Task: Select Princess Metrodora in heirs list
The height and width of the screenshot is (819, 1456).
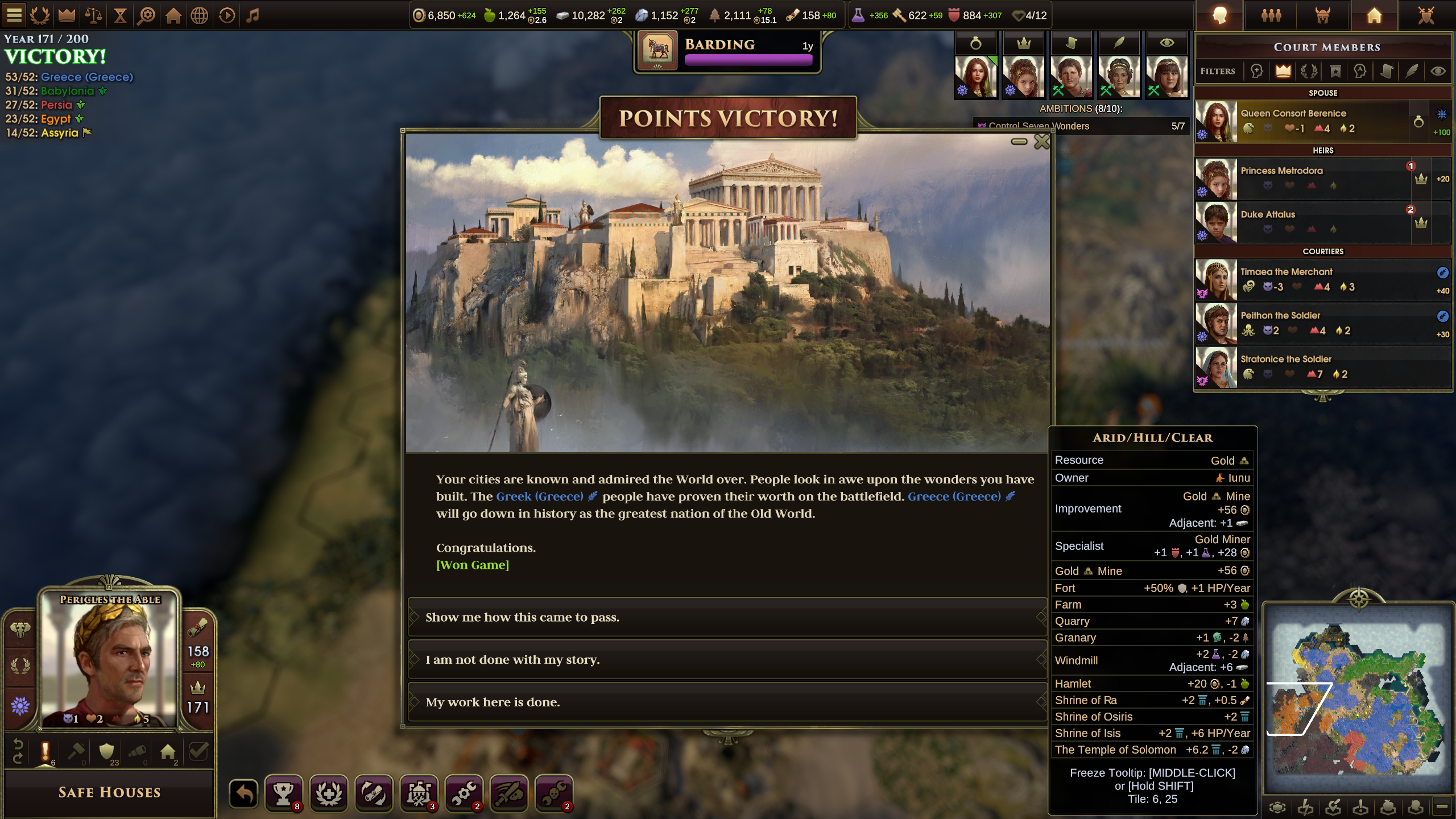Action: (x=1302, y=179)
